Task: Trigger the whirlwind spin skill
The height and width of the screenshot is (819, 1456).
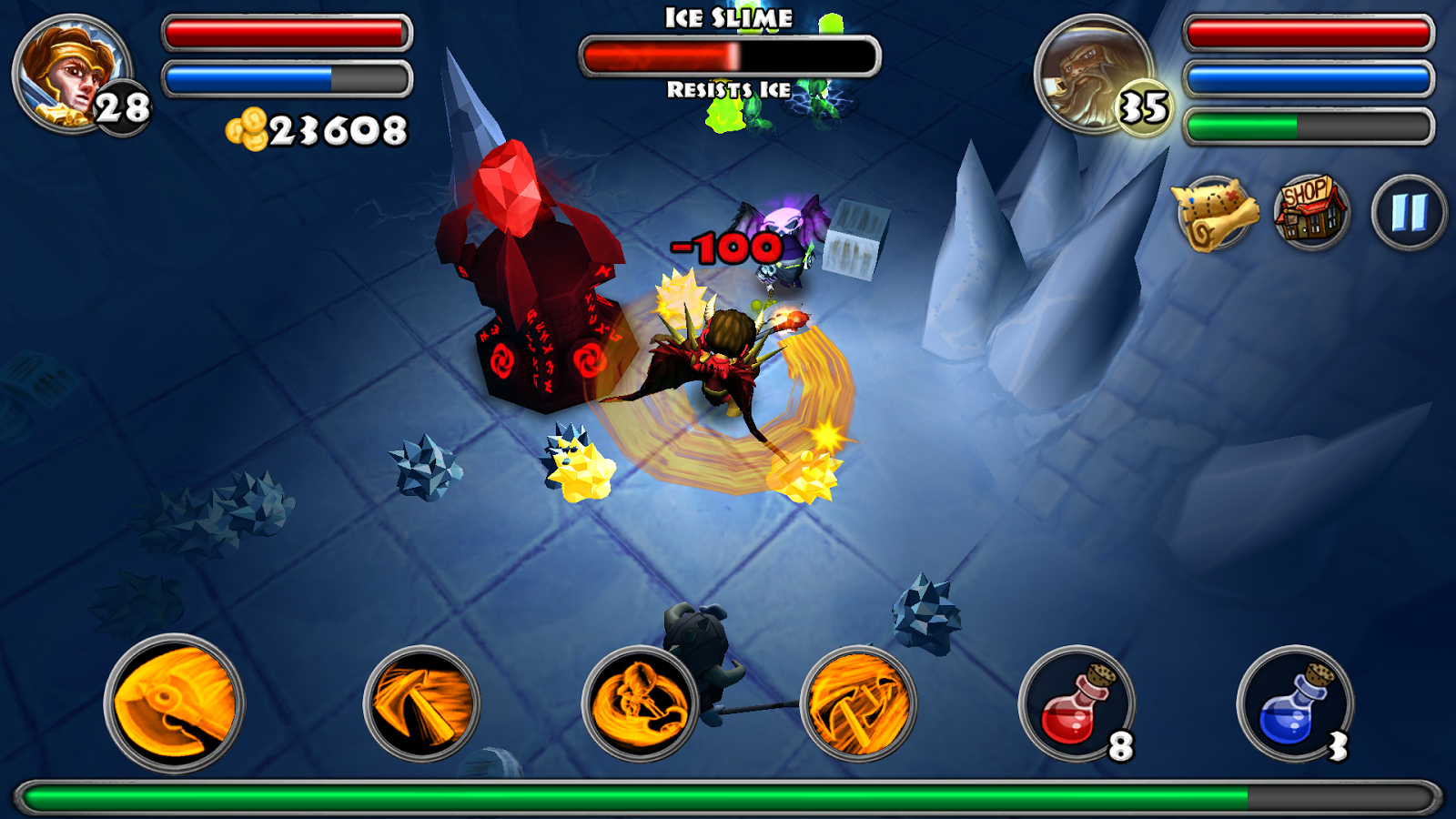Action: point(640,703)
